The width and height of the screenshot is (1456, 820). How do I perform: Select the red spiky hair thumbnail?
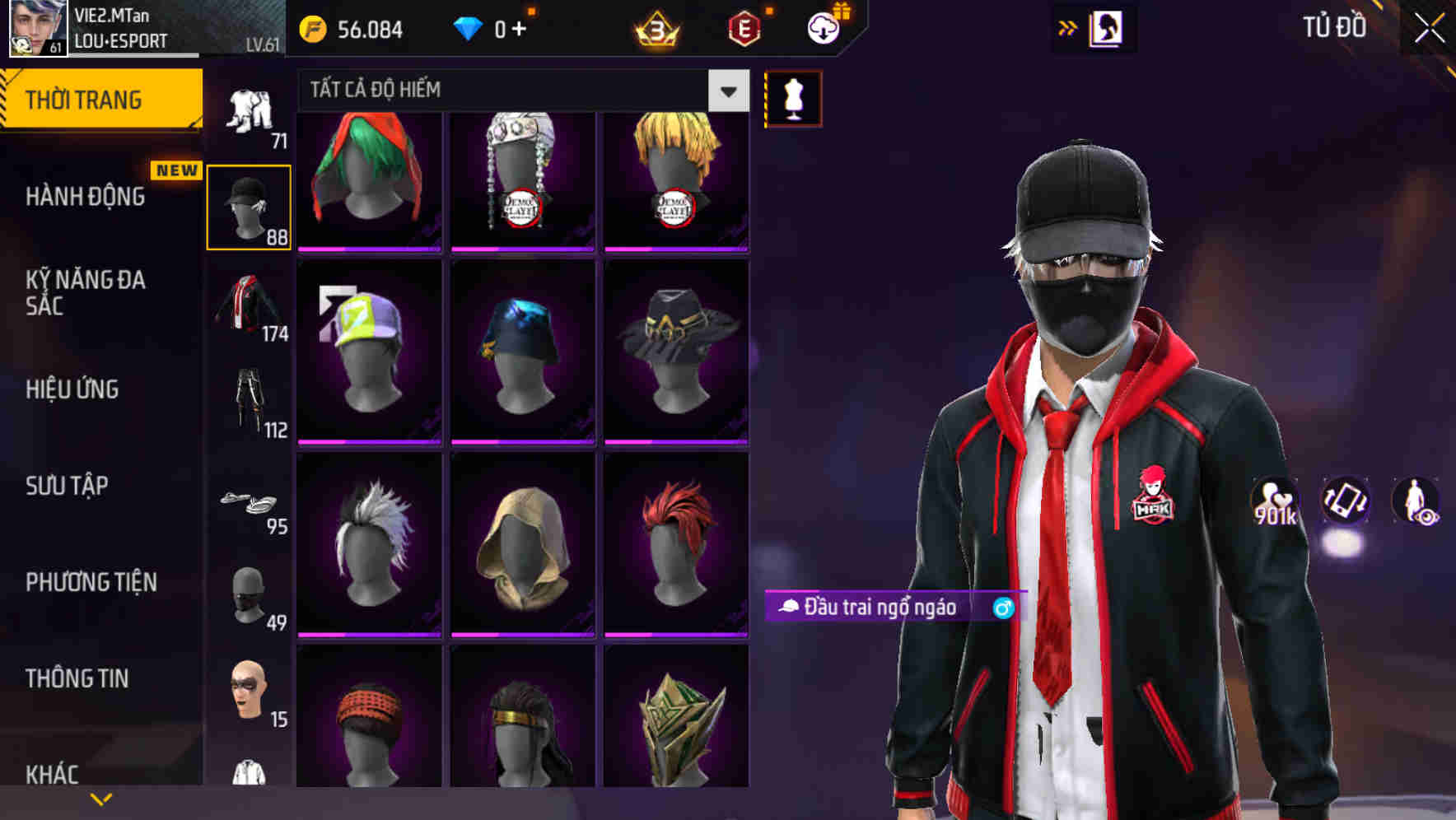(677, 543)
